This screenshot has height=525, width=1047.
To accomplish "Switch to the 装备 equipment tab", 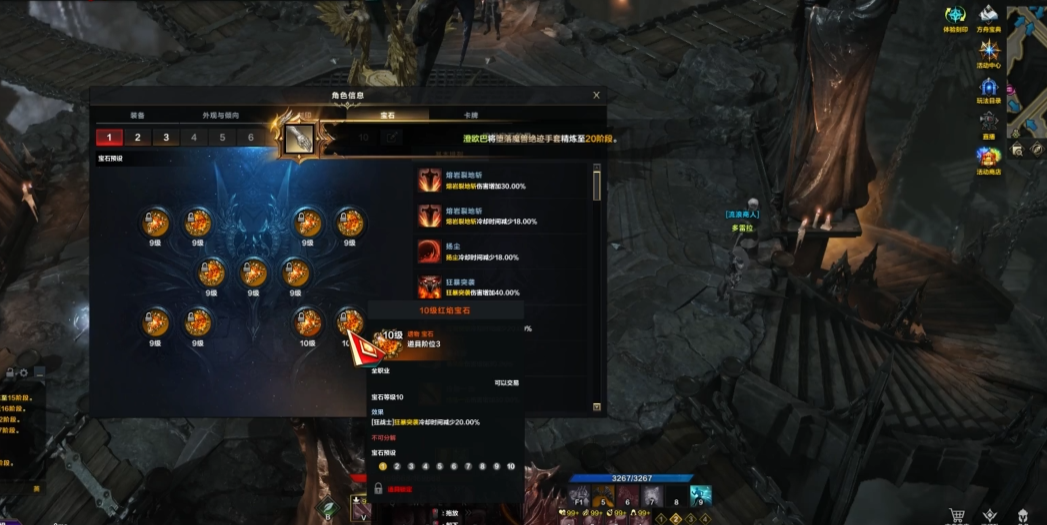I will [x=138, y=116].
